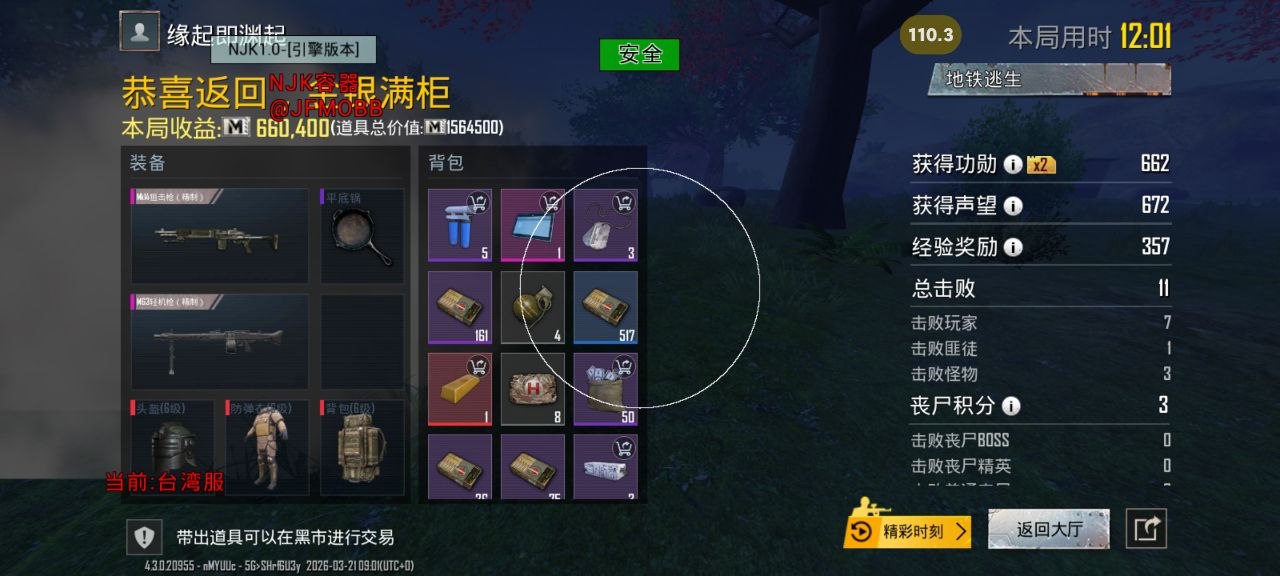This screenshot has width=1280, height=576.
Task: Show info for 丧尸积分 zombie points
Action: coord(1011,406)
